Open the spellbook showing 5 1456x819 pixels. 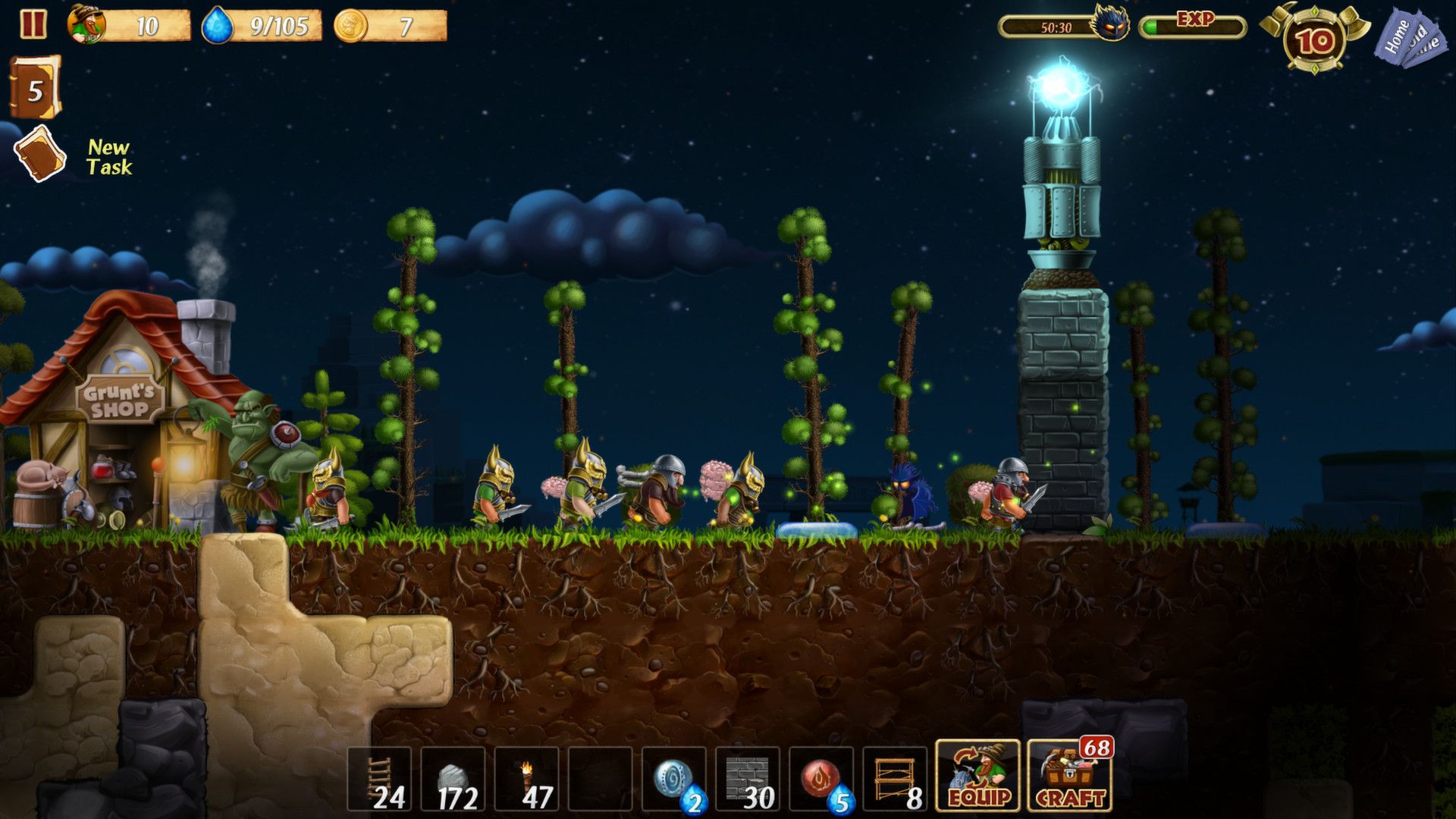click(x=35, y=88)
